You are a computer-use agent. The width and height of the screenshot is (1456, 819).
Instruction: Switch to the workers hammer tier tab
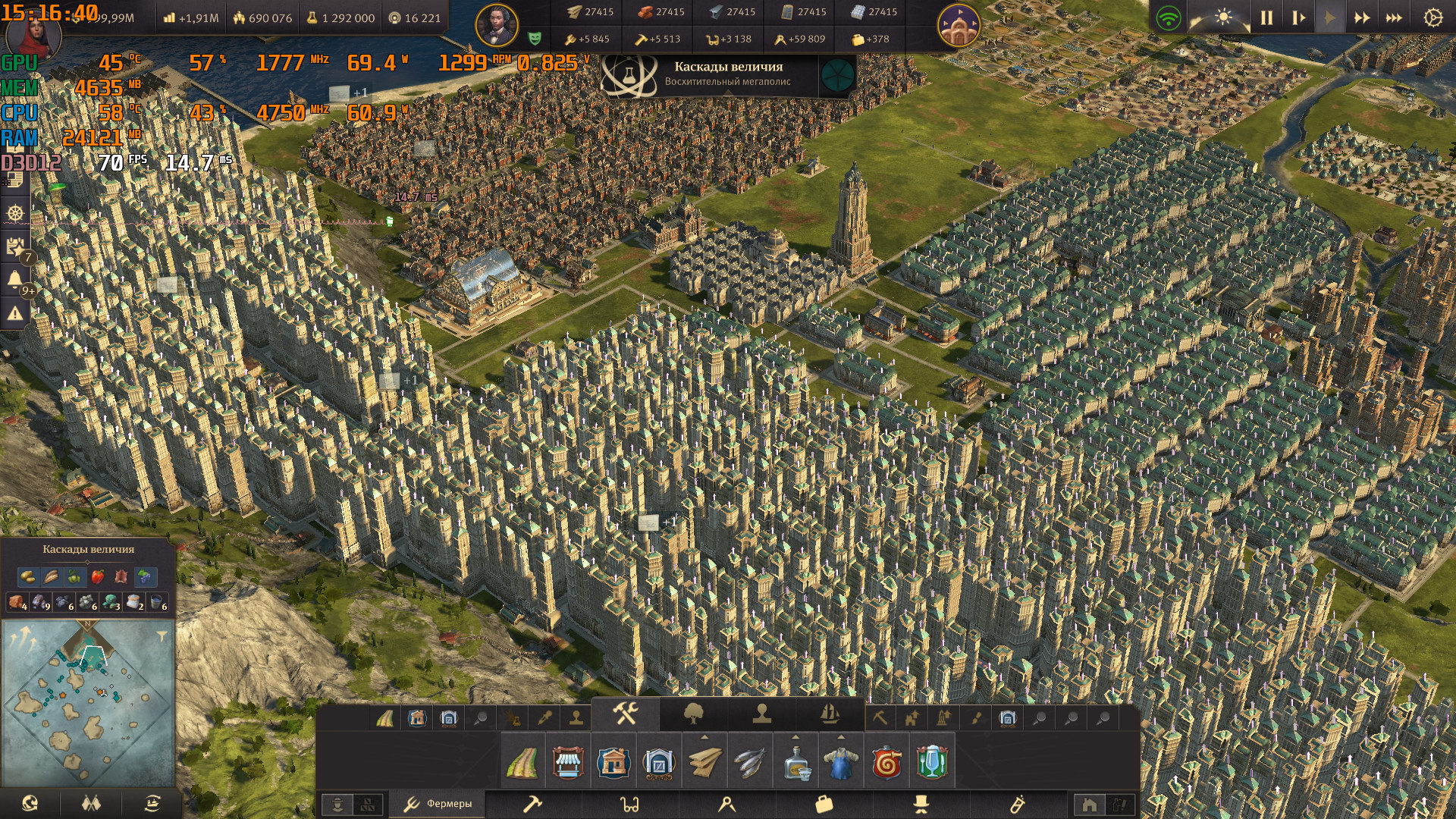[533, 804]
